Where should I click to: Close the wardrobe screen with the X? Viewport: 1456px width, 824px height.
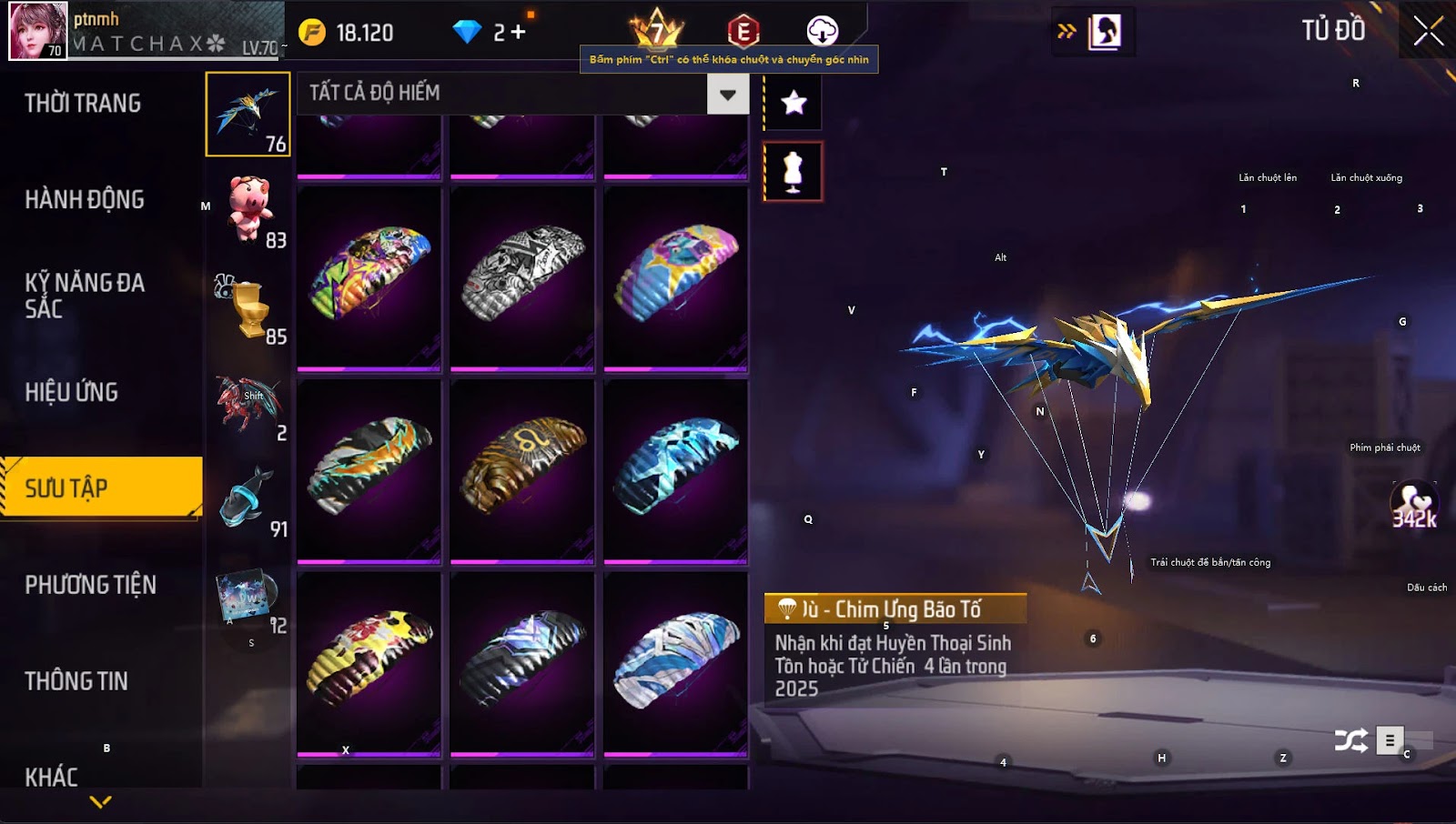click(1428, 31)
